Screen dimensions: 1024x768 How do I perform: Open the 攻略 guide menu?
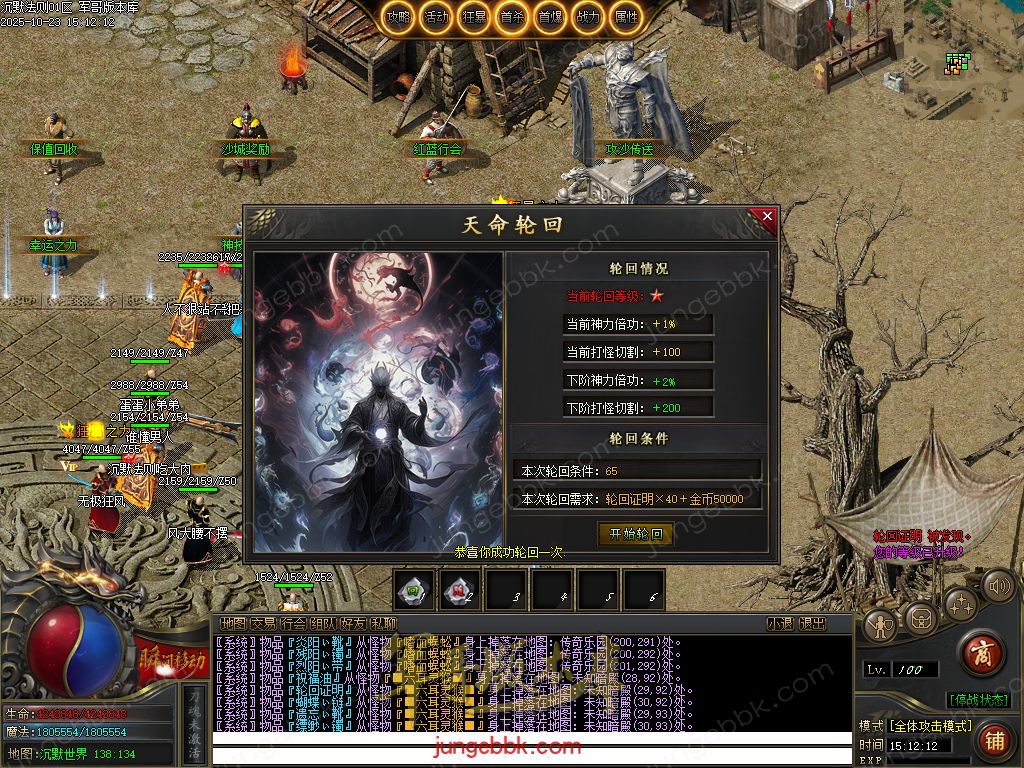(399, 17)
